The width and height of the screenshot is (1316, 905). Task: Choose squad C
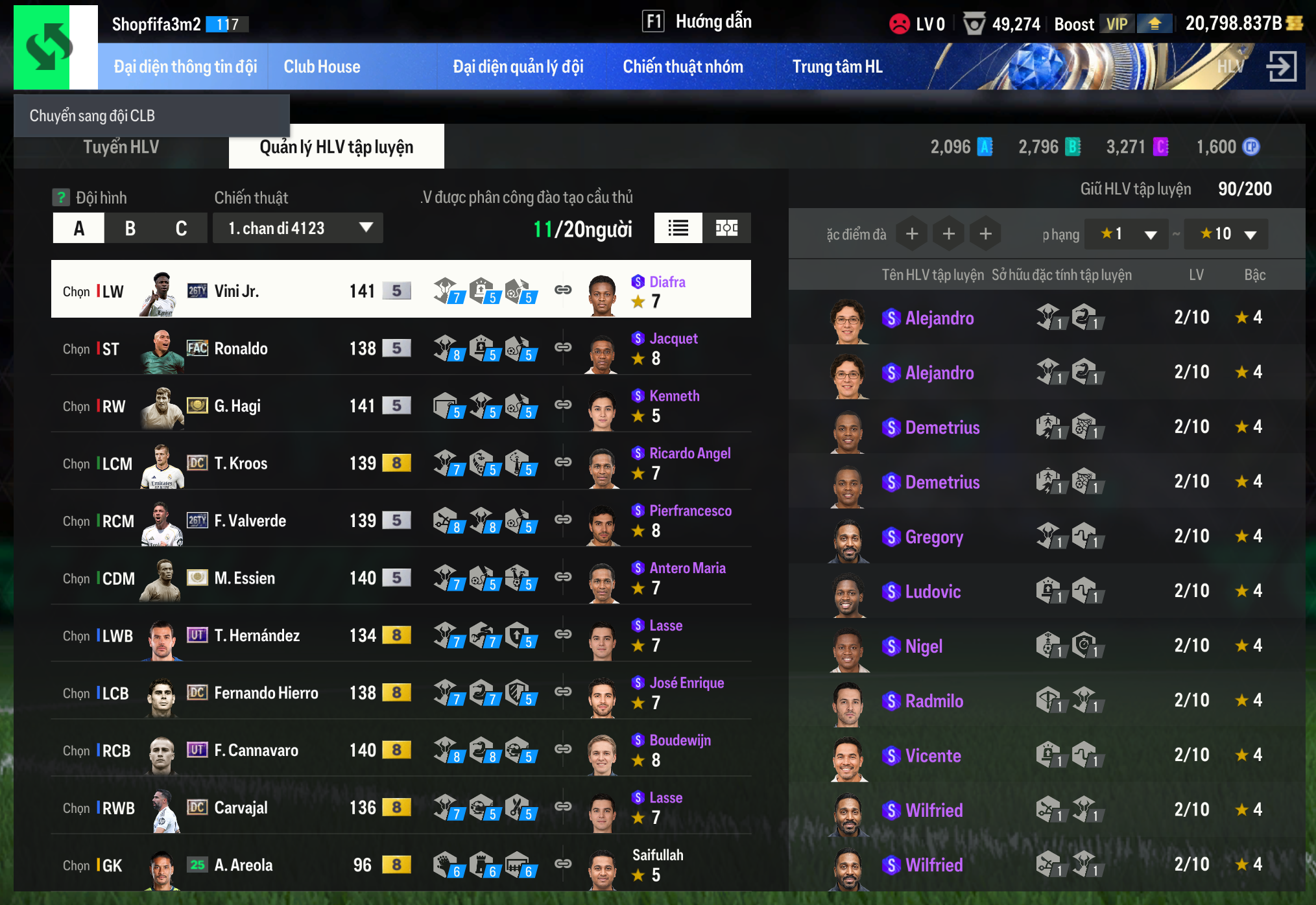(181, 228)
